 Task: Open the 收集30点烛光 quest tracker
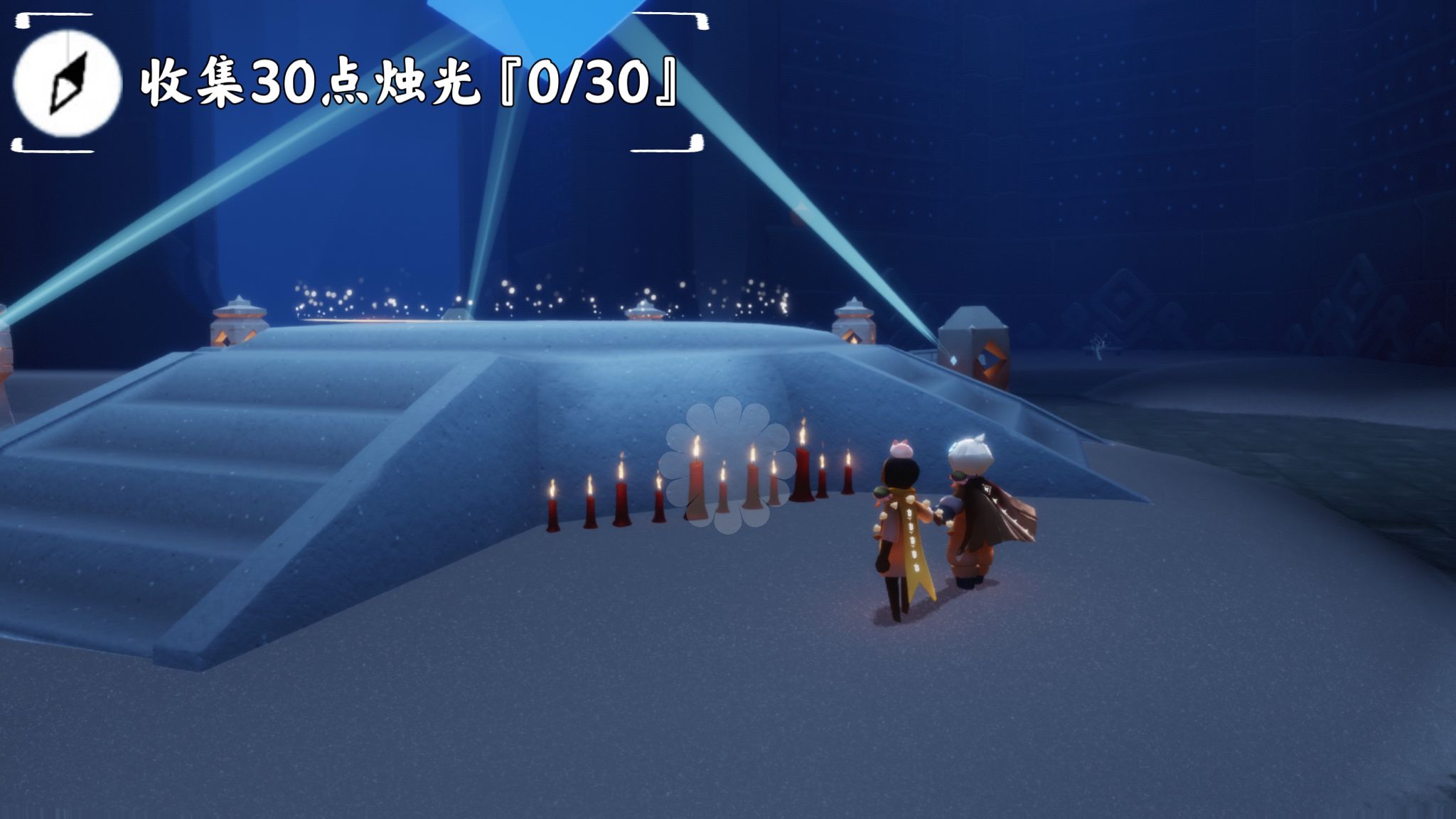point(407,85)
